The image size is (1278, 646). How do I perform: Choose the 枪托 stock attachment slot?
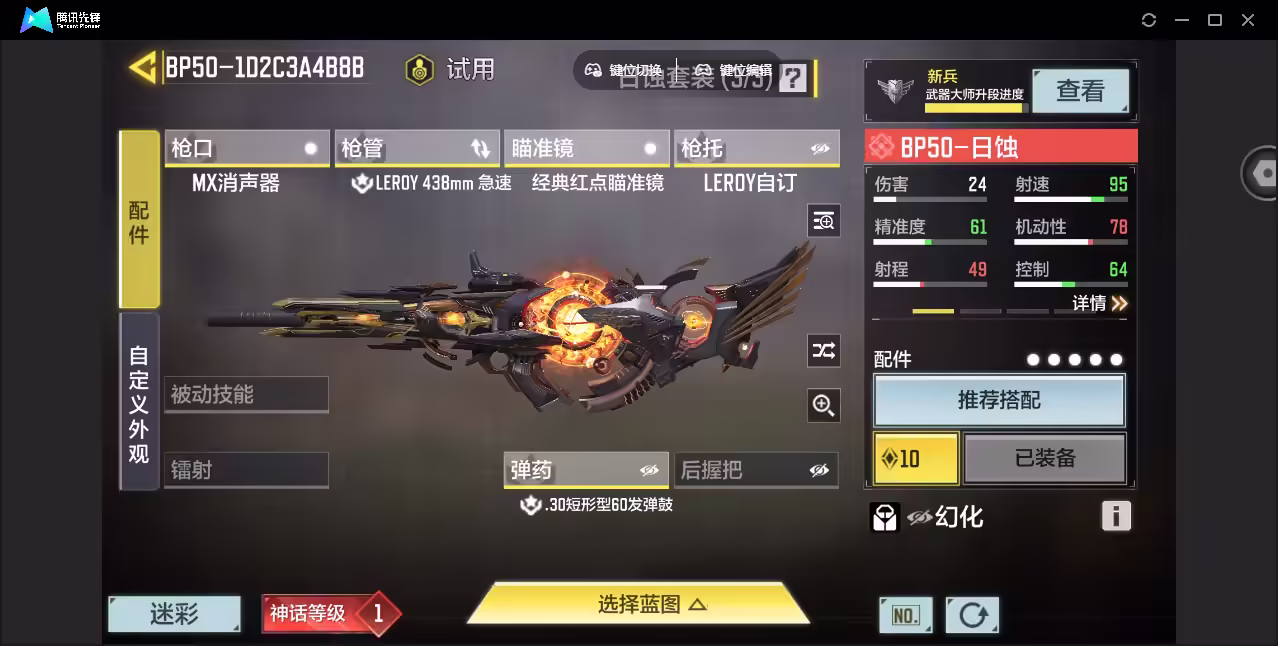coord(756,149)
